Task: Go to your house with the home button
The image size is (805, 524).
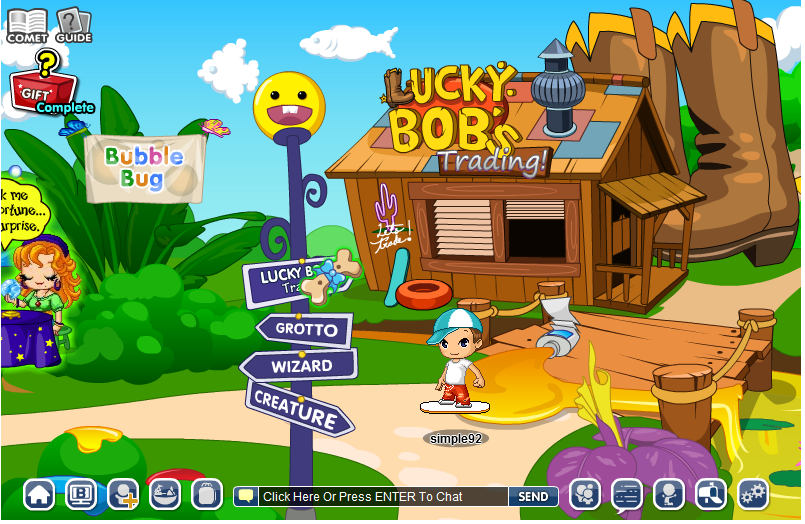Action: point(39,494)
